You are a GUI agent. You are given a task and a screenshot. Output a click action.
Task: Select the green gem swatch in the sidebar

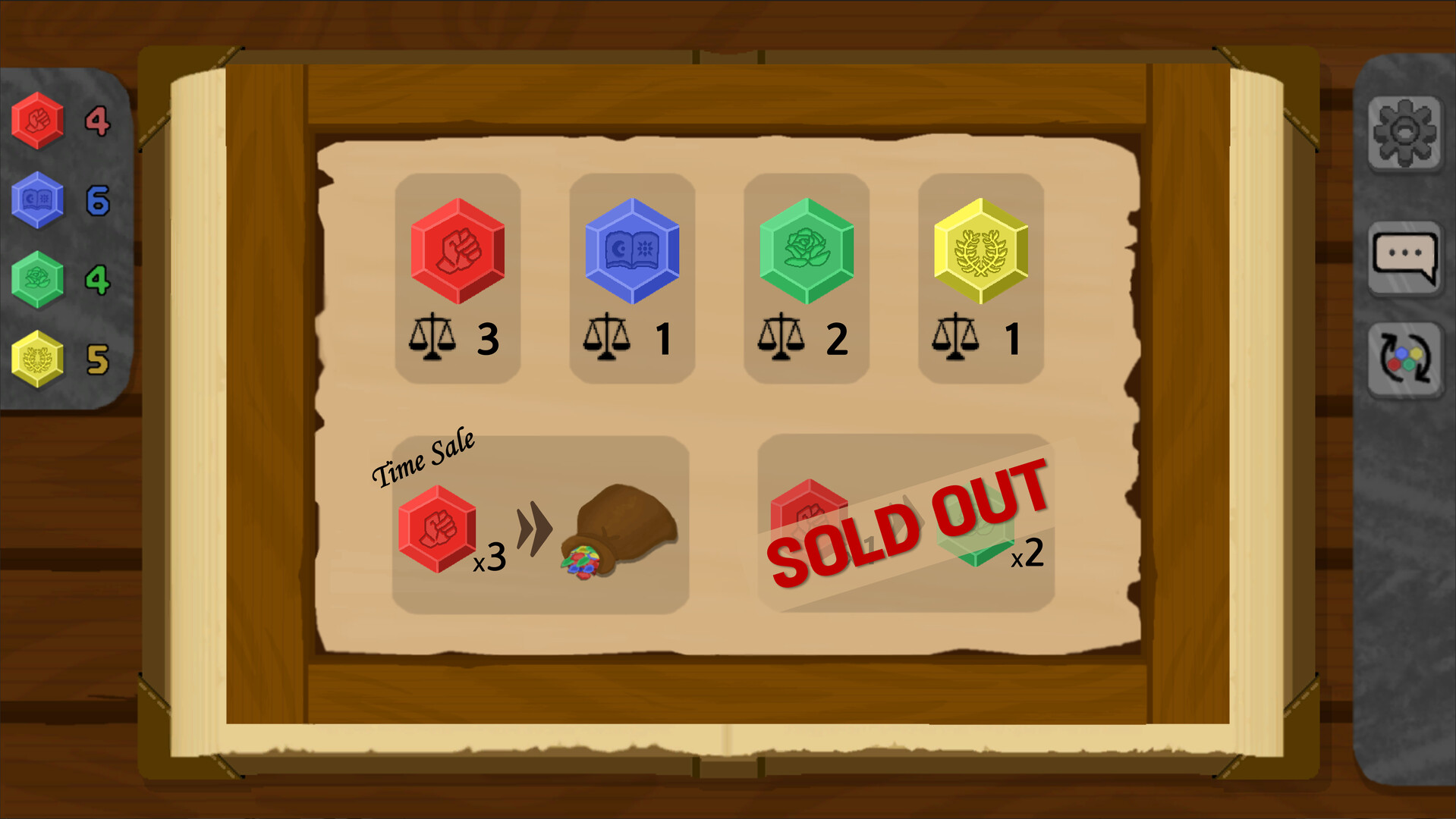pyautogui.click(x=38, y=277)
